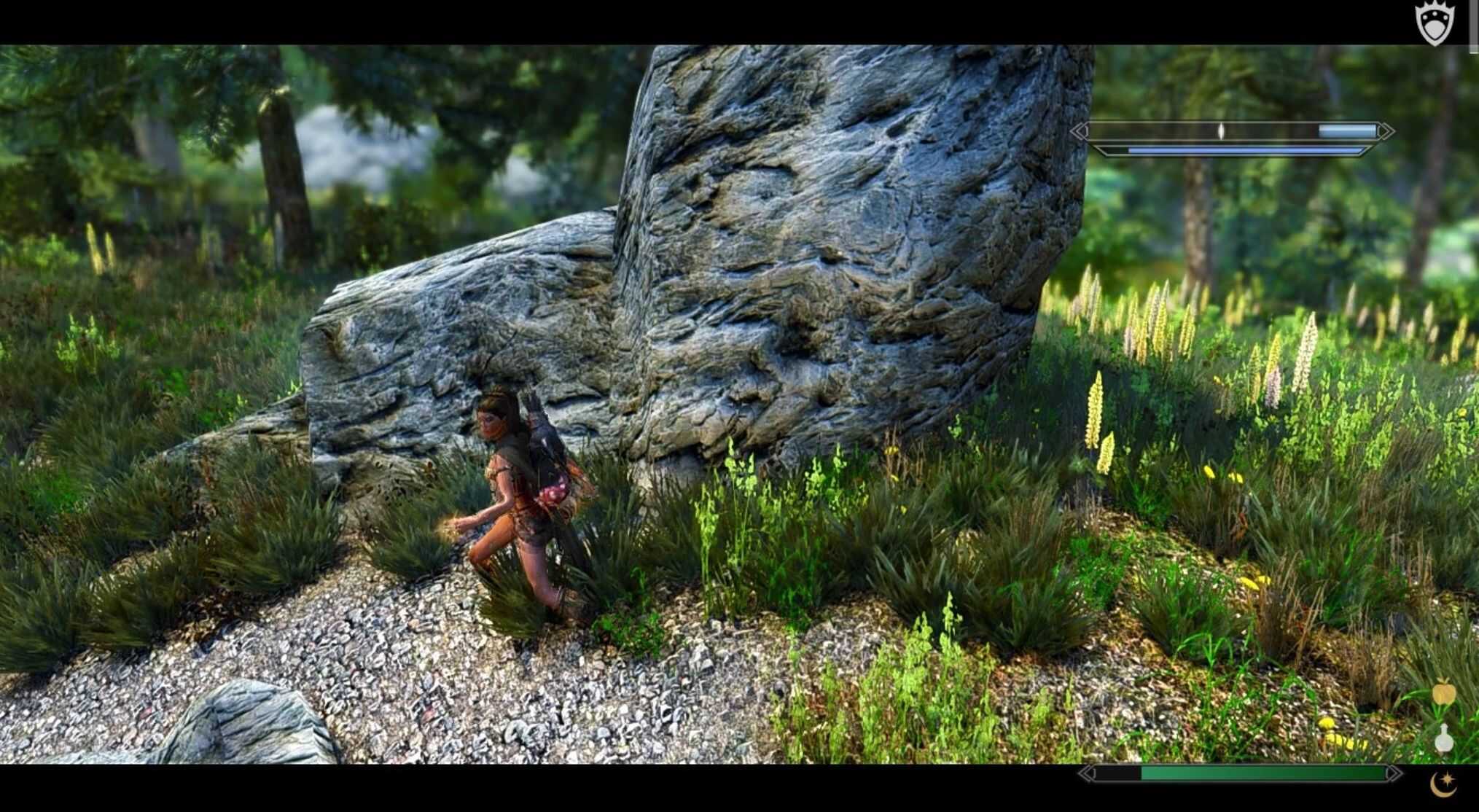Click the crowned shield overlay logo
The width and height of the screenshot is (1479, 812).
tap(1434, 23)
